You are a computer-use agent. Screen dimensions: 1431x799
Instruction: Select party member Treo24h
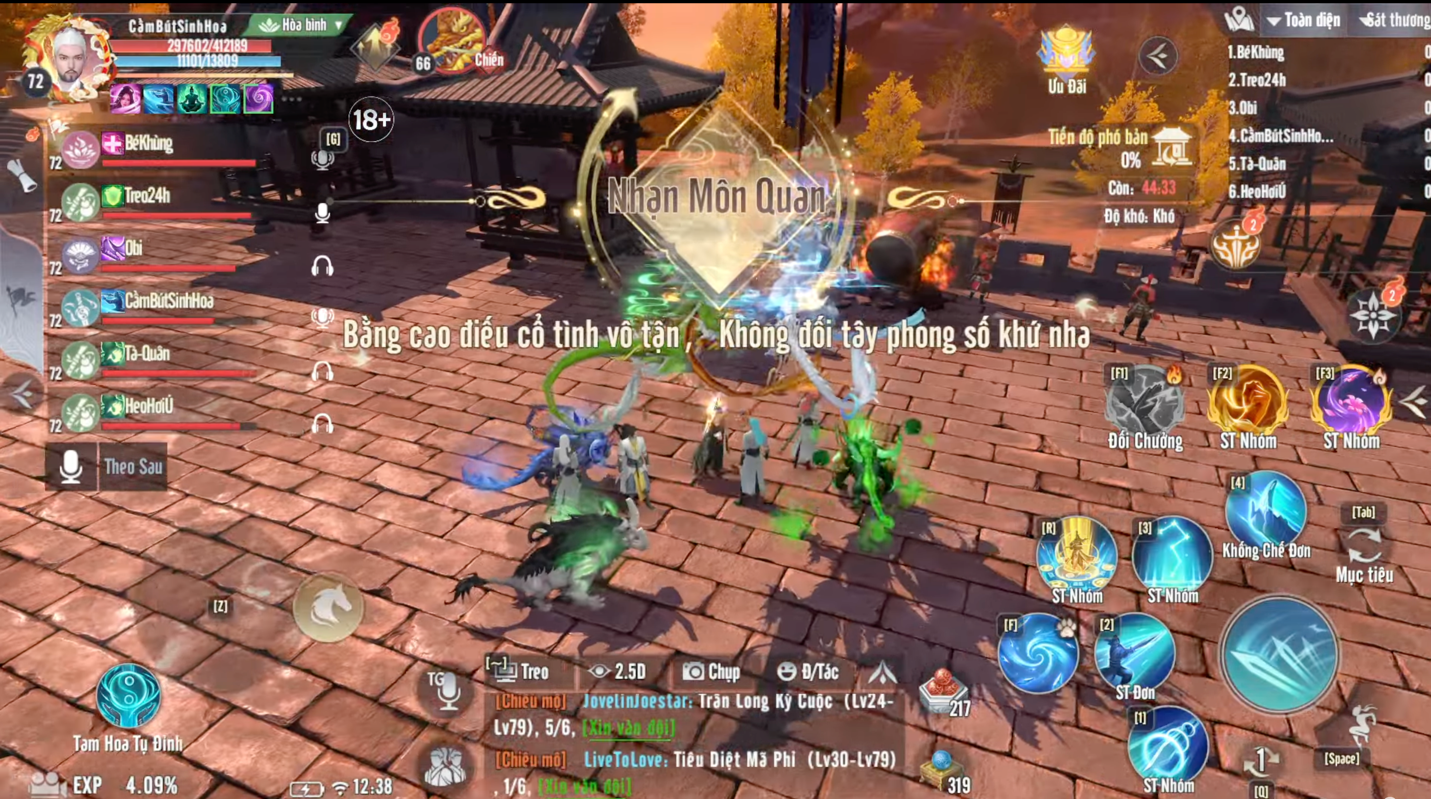coord(146,197)
